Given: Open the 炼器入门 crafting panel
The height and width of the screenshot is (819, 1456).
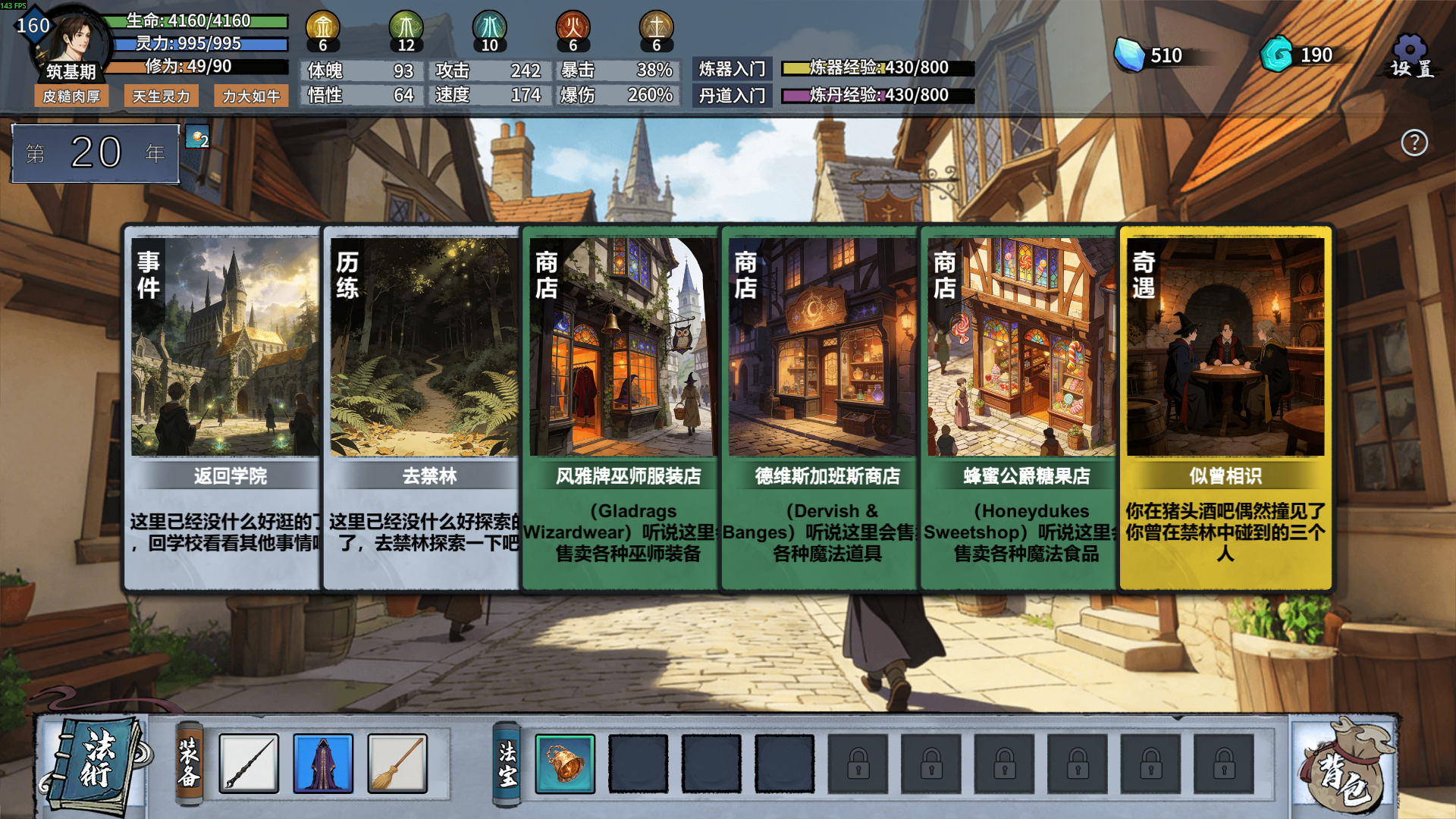Looking at the screenshot, I should [x=732, y=68].
